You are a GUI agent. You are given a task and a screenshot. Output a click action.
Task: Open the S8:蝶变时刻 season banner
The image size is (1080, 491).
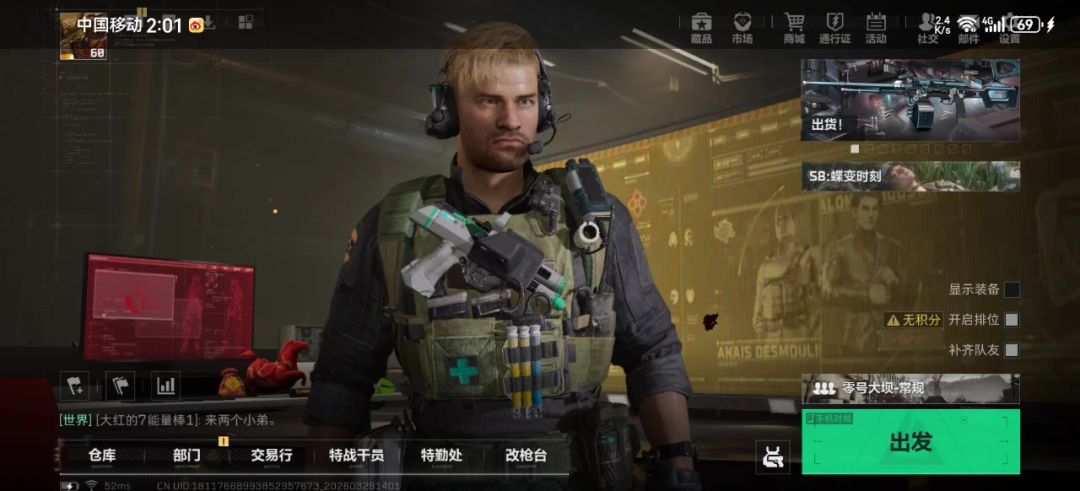point(910,176)
